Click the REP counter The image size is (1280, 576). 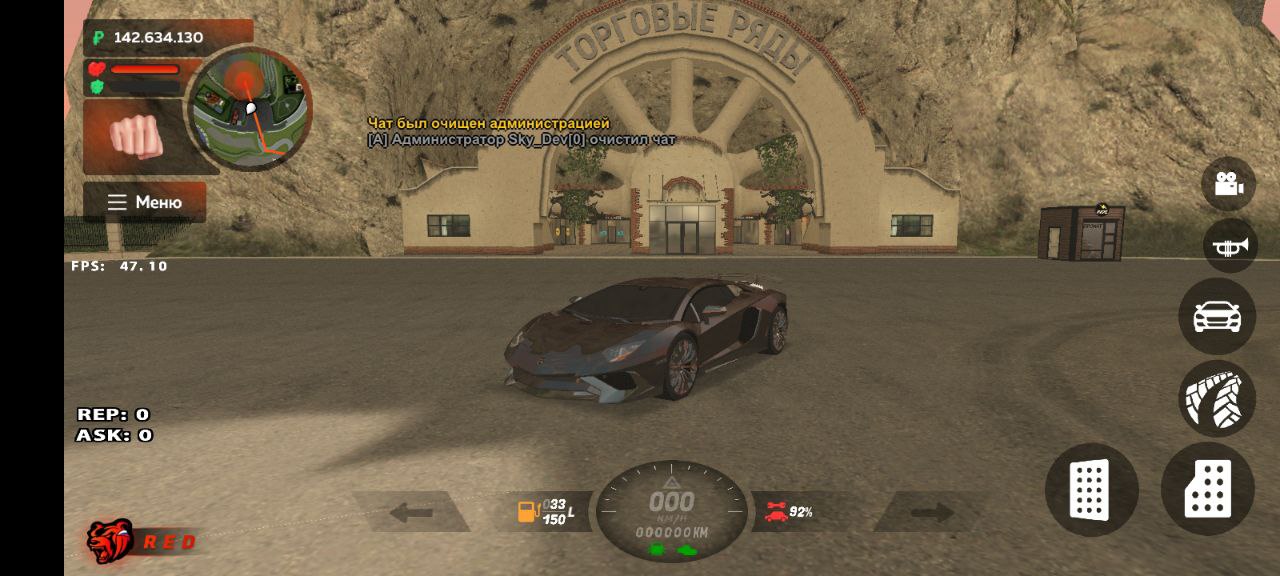[113, 414]
